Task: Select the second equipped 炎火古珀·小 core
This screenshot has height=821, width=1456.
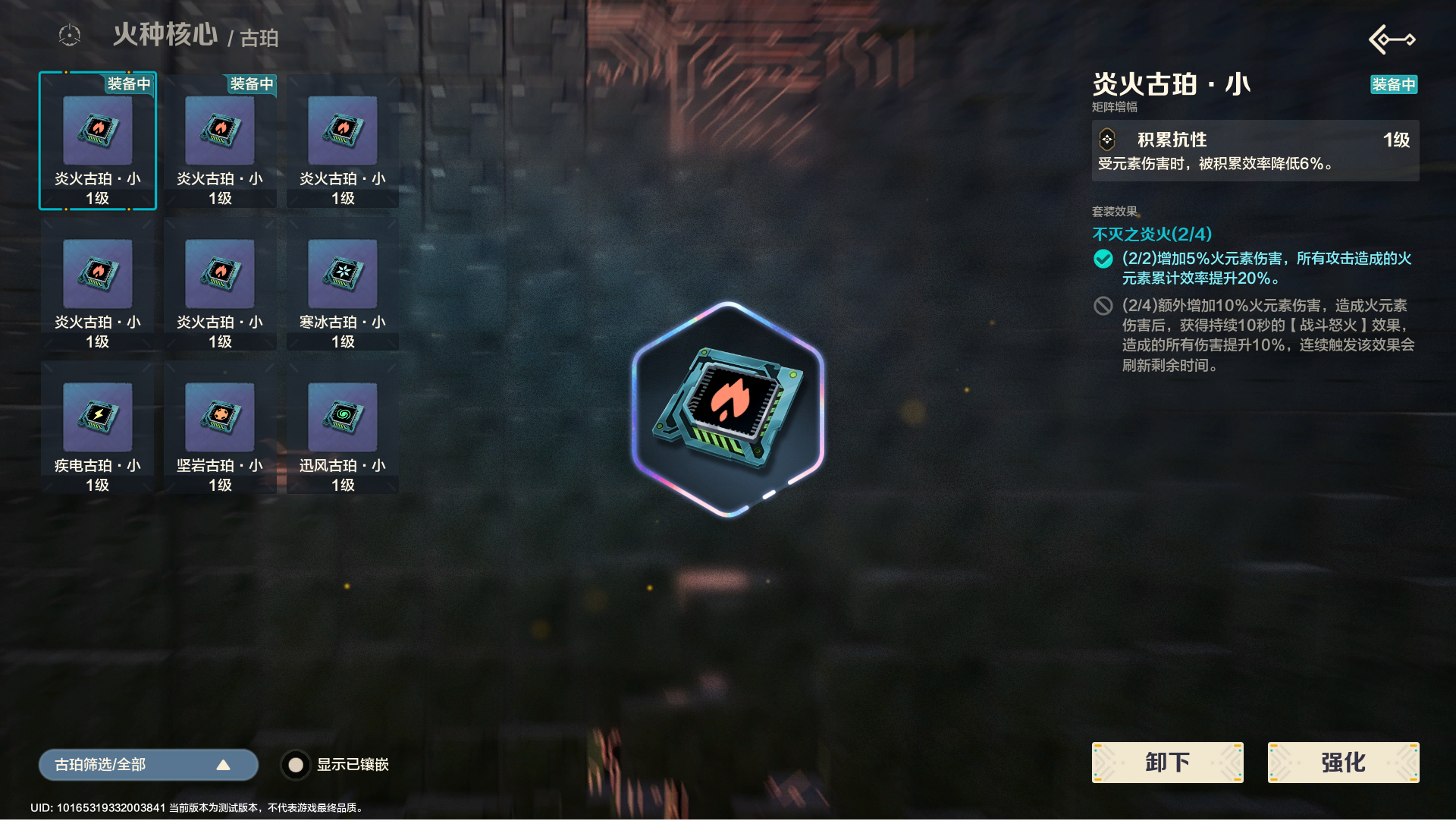Action: [x=220, y=140]
